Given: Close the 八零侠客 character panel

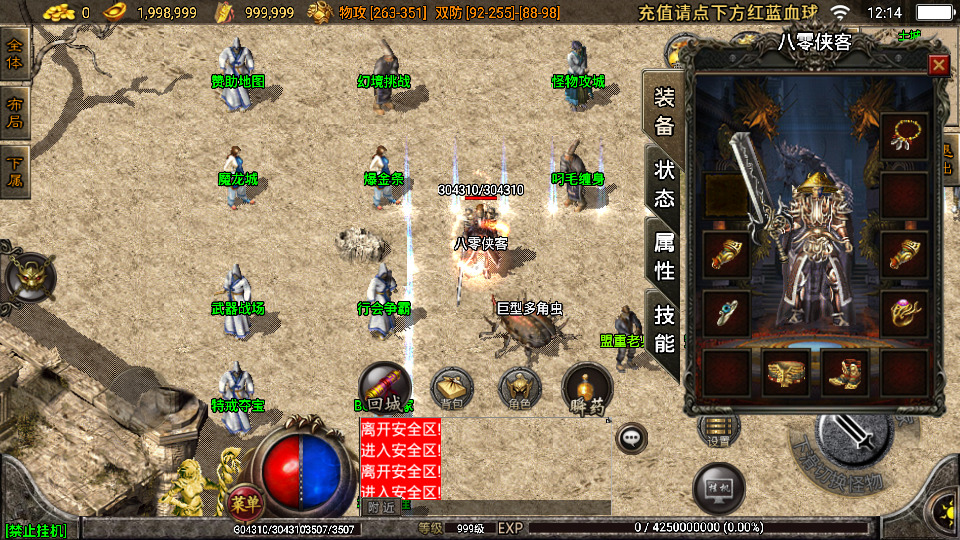Looking at the screenshot, I should coord(938,66).
